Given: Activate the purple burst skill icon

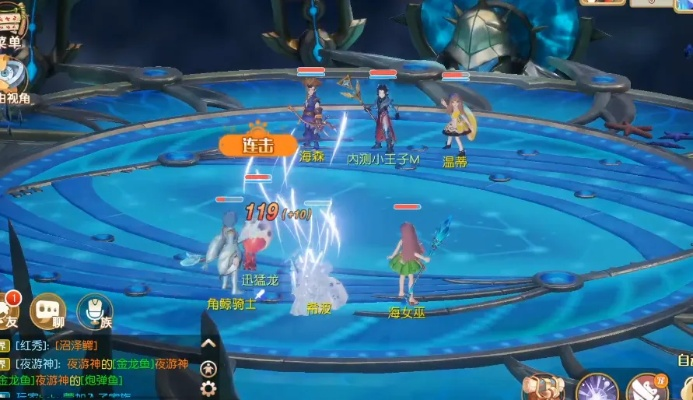Looking at the screenshot, I should (596, 388).
